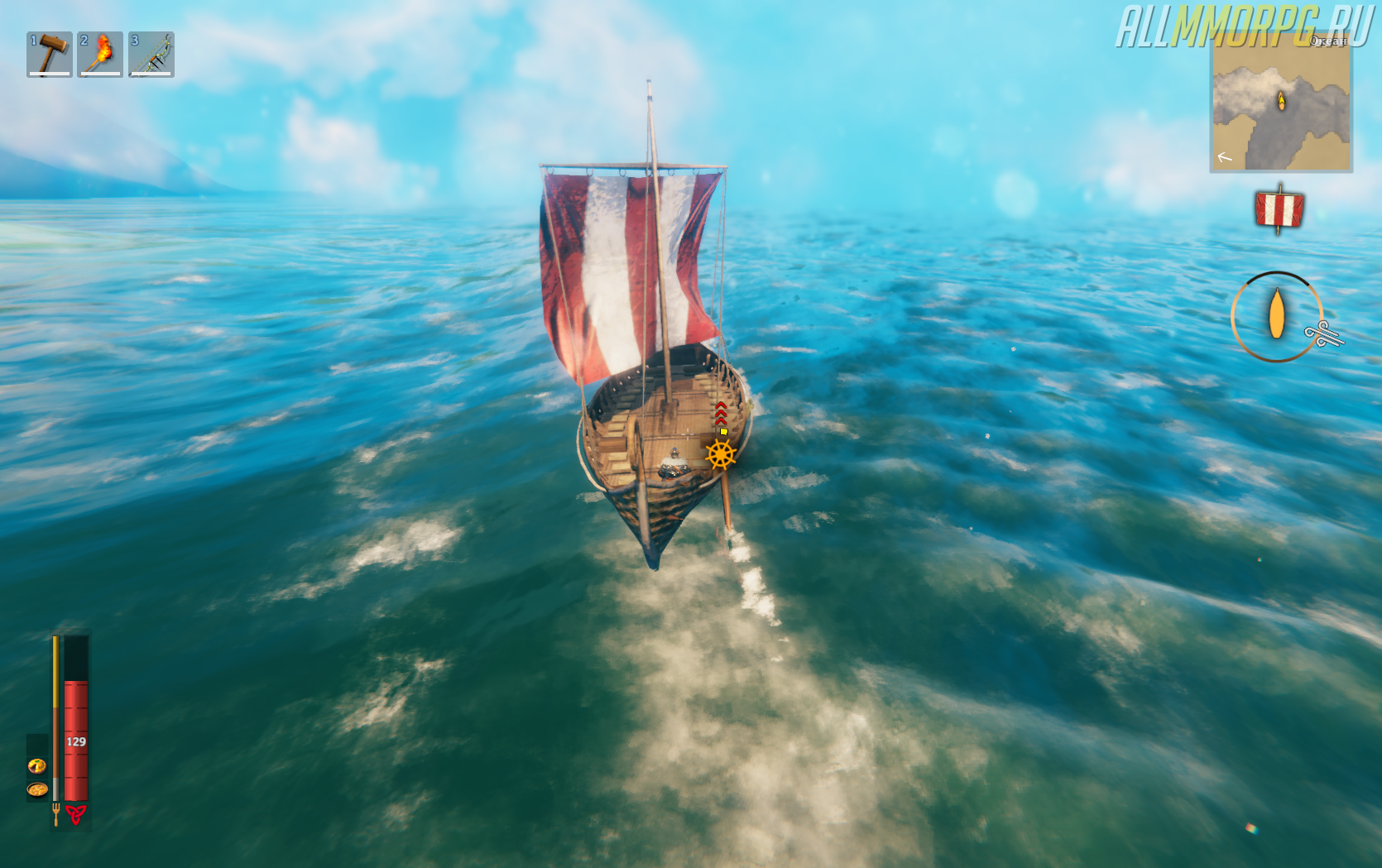Equip the torch from hotbar slot 2
This screenshot has height=868, width=1382.
click(x=100, y=55)
